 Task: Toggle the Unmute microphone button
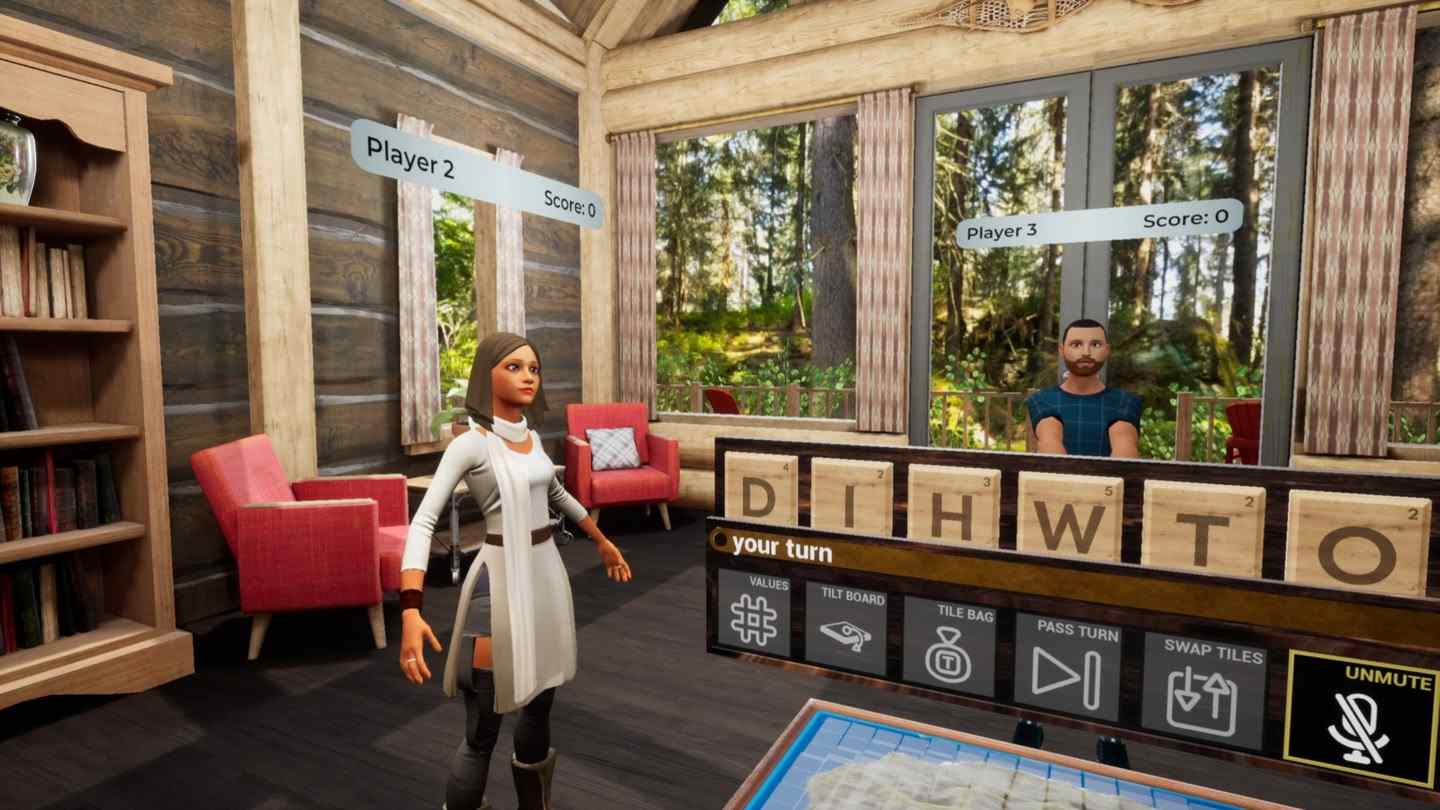pyautogui.click(x=1361, y=717)
